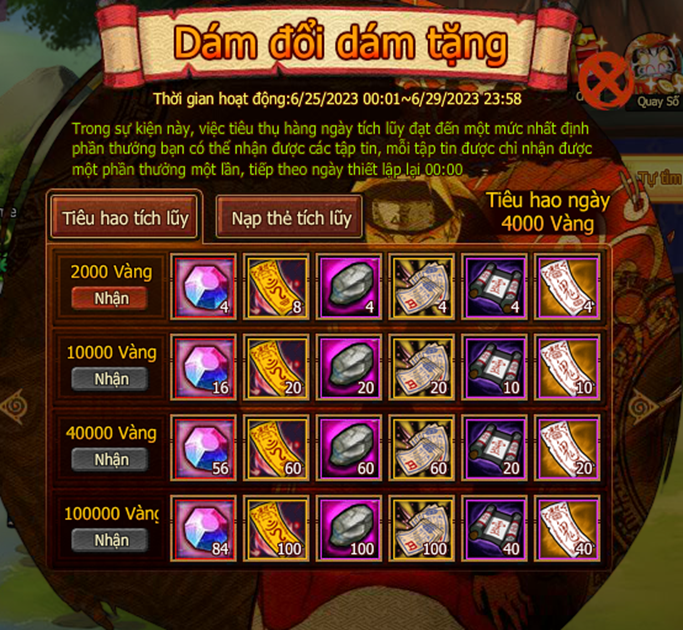Image resolution: width=683 pixels, height=630 pixels.
Task: Claim the 100000 Vàng tier reward
Action: pos(111,541)
